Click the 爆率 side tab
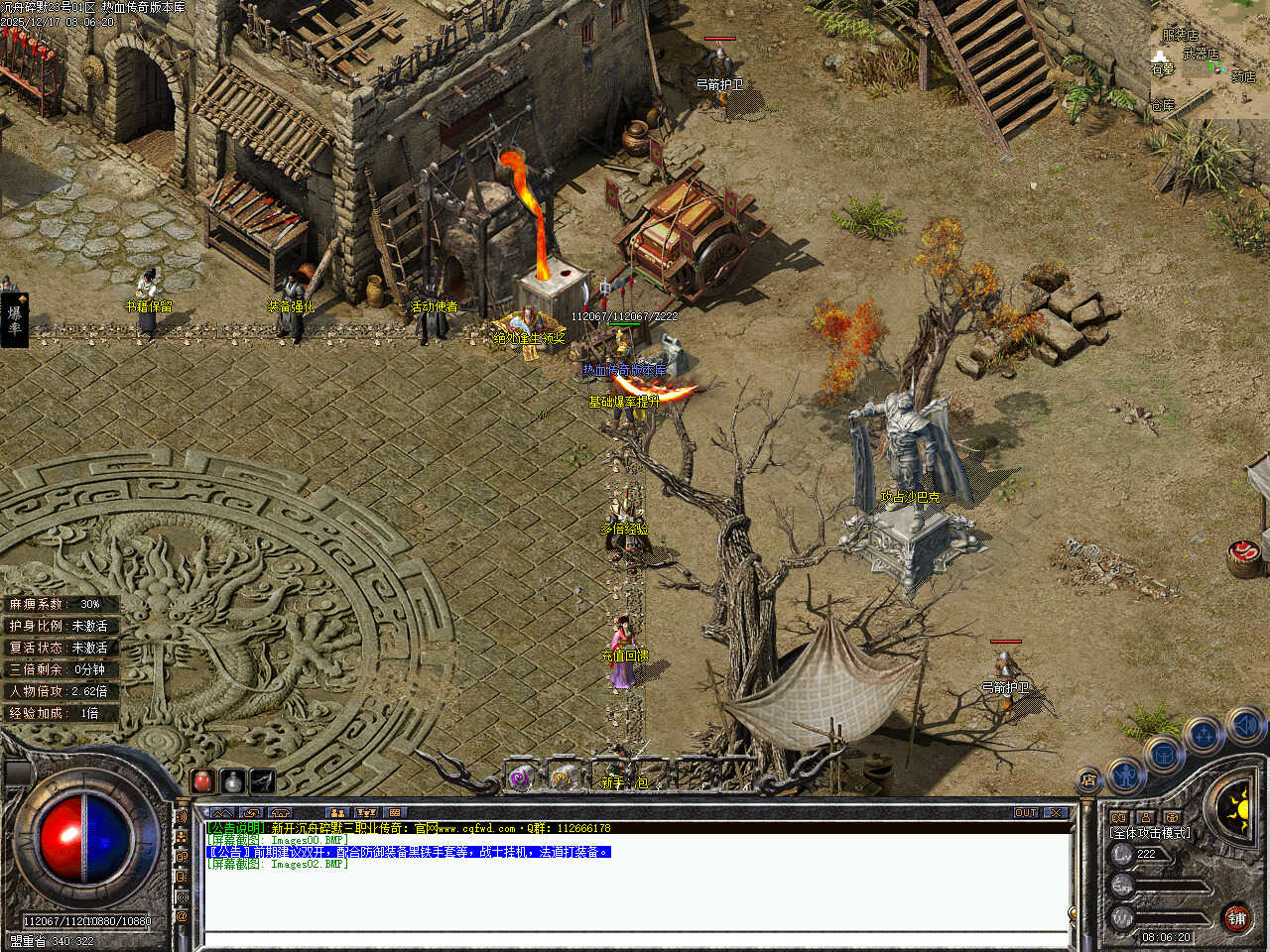This screenshot has width=1270, height=952. [14, 319]
